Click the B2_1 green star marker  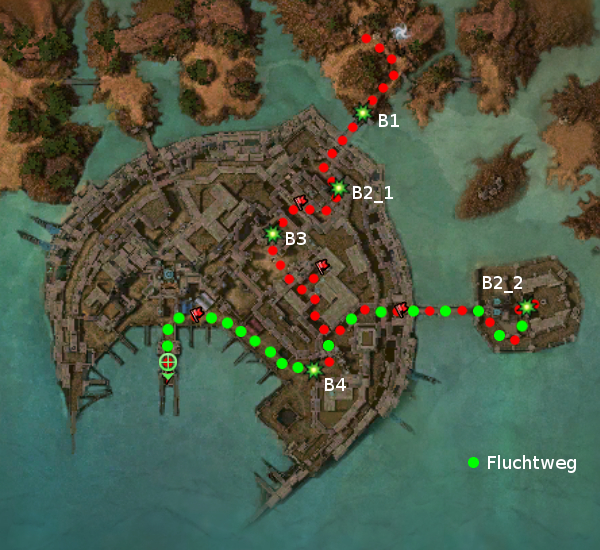[x=338, y=188]
